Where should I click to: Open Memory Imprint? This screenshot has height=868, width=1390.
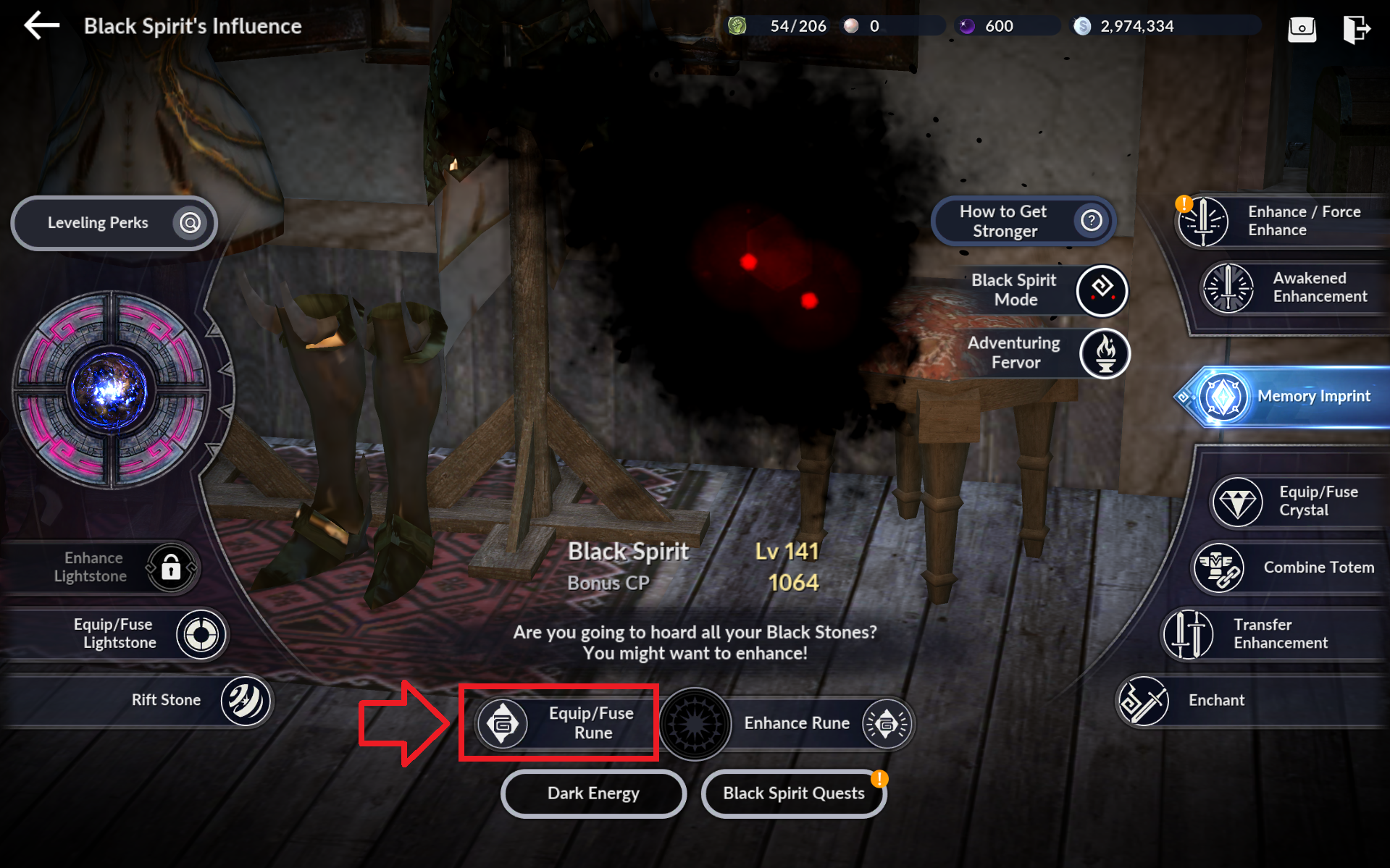pyautogui.click(x=1289, y=396)
